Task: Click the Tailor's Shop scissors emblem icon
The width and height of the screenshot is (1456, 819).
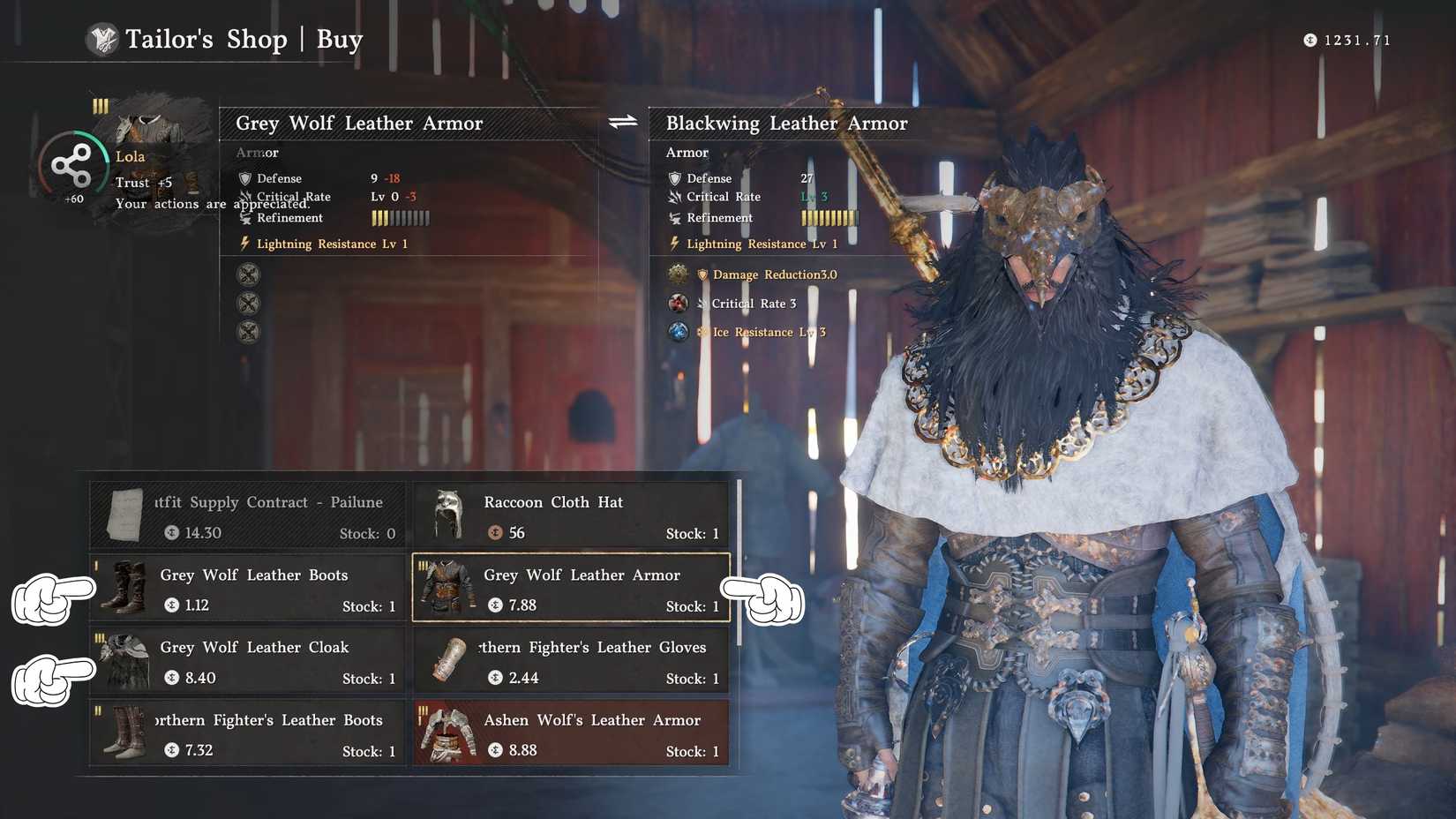Action: pos(103,39)
